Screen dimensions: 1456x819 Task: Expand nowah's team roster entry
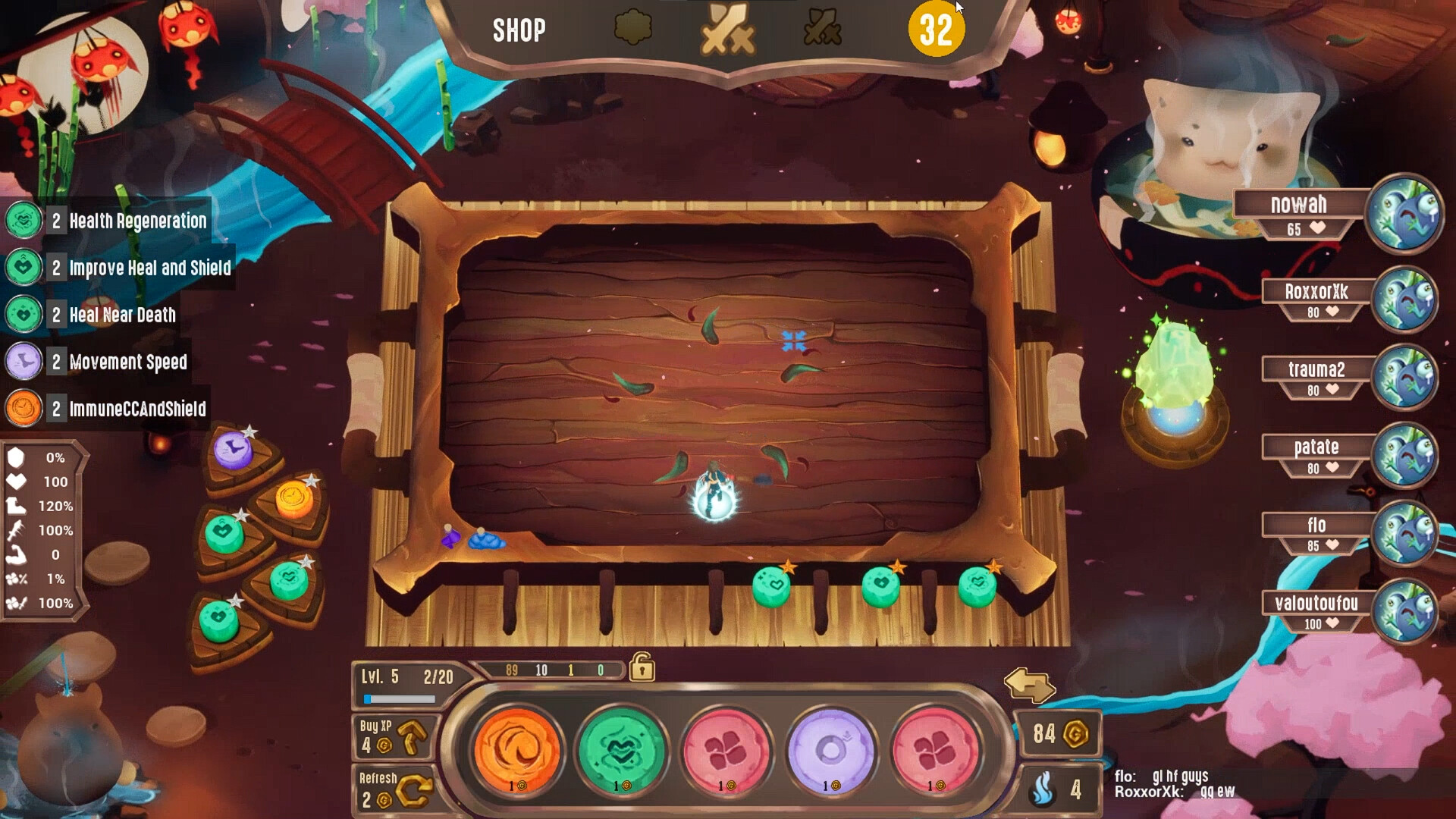coord(1300,203)
